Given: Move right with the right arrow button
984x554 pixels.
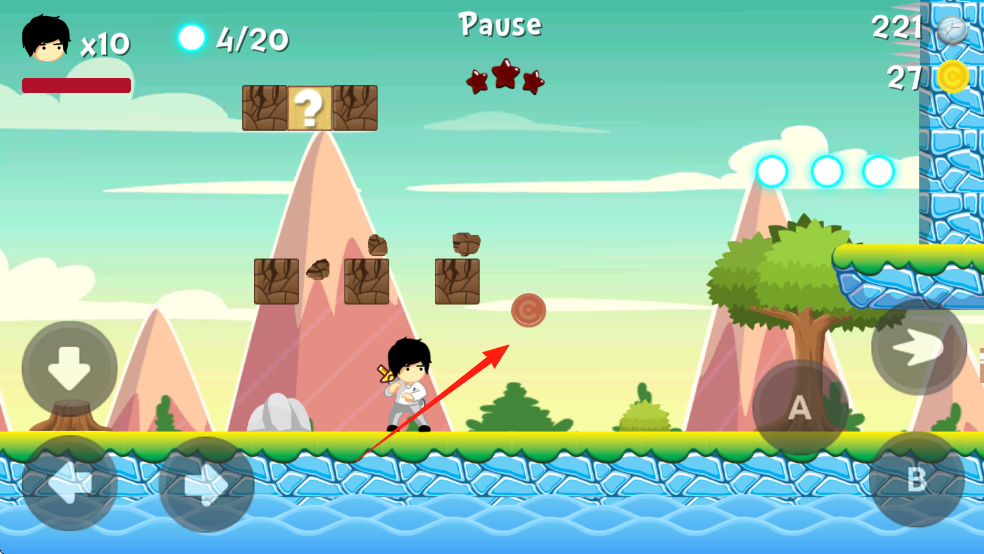Looking at the screenshot, I should [207, 485].
